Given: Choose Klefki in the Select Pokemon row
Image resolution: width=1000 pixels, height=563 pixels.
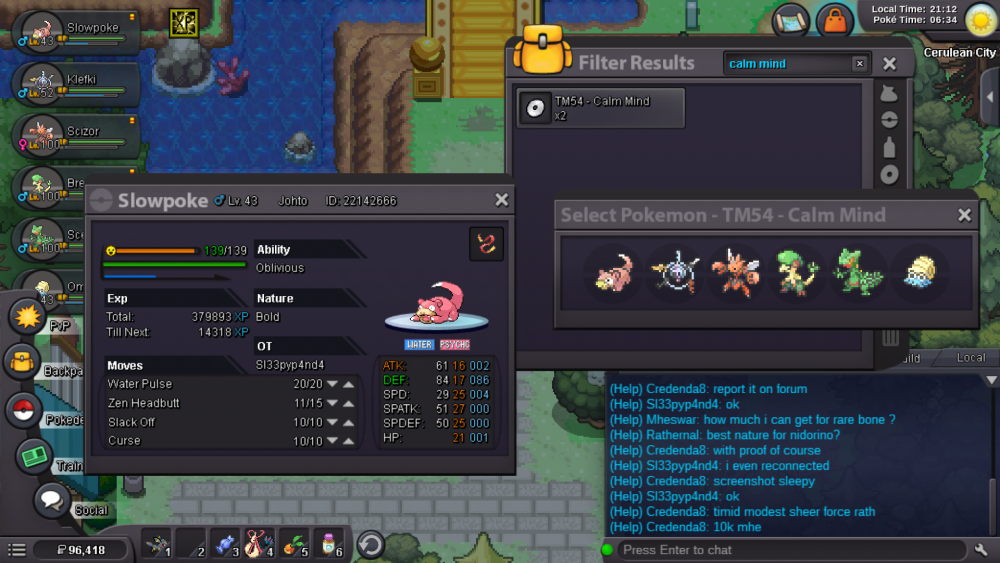Looking at the screenshot, I should click(671, 272).
